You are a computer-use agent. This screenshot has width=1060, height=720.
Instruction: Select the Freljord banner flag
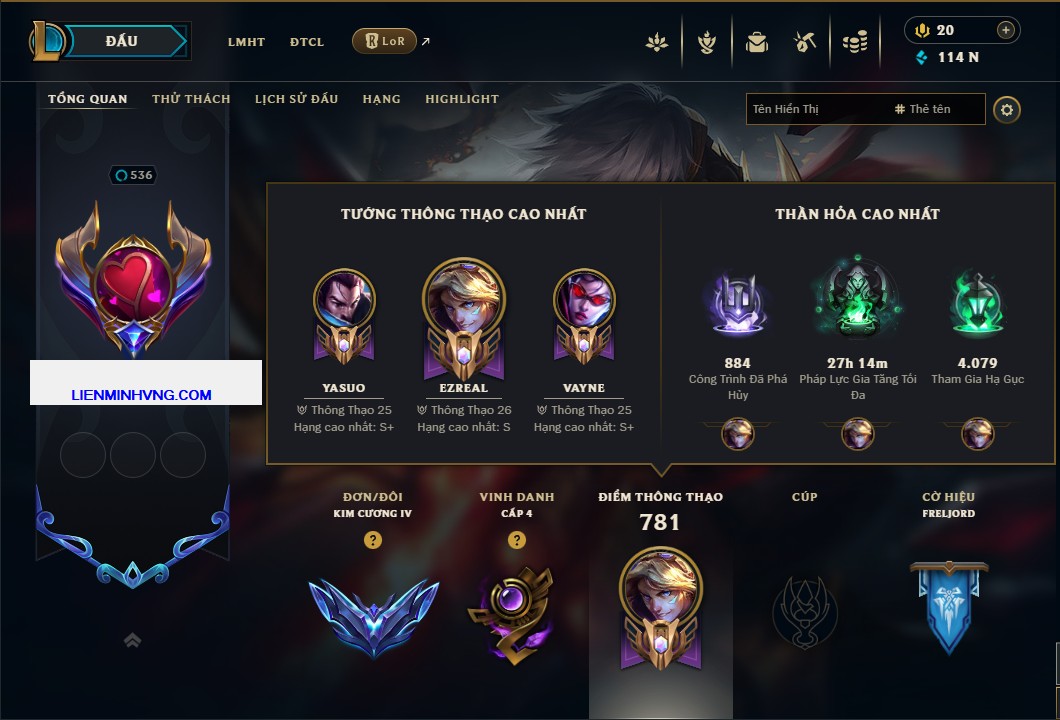pyautogui.click(x=949, y=606)
